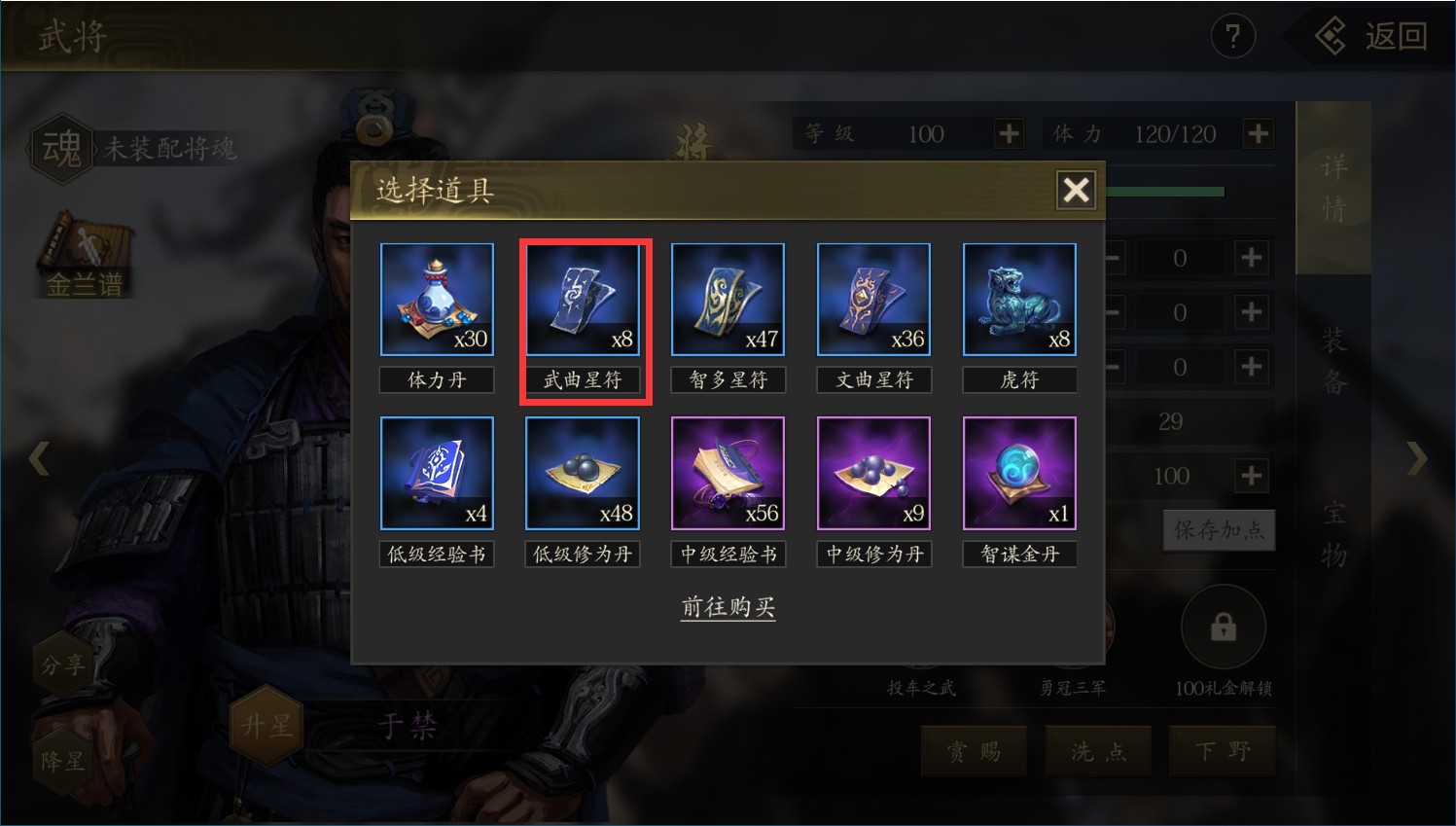Screen dimensions: 1456x826
Task: Click the 返回 back button
Action: (x=1373, y=37)
